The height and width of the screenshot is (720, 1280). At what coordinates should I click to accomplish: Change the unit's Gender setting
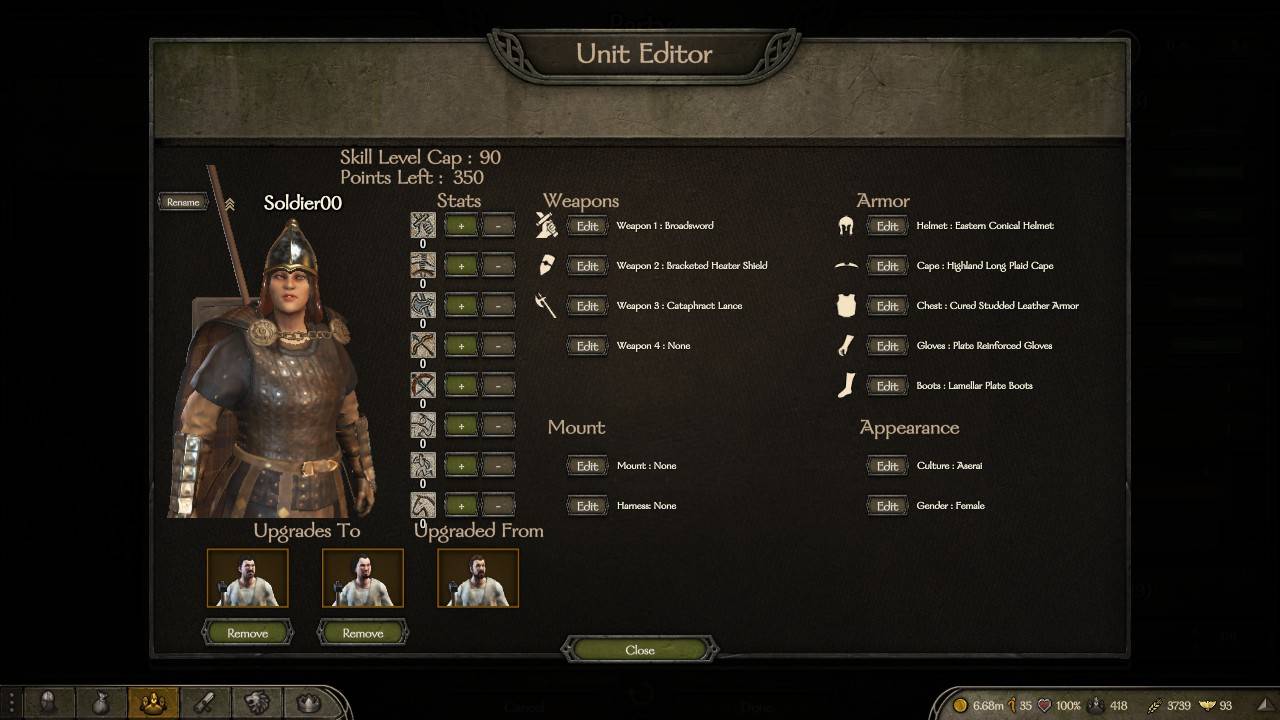point(887,506)
